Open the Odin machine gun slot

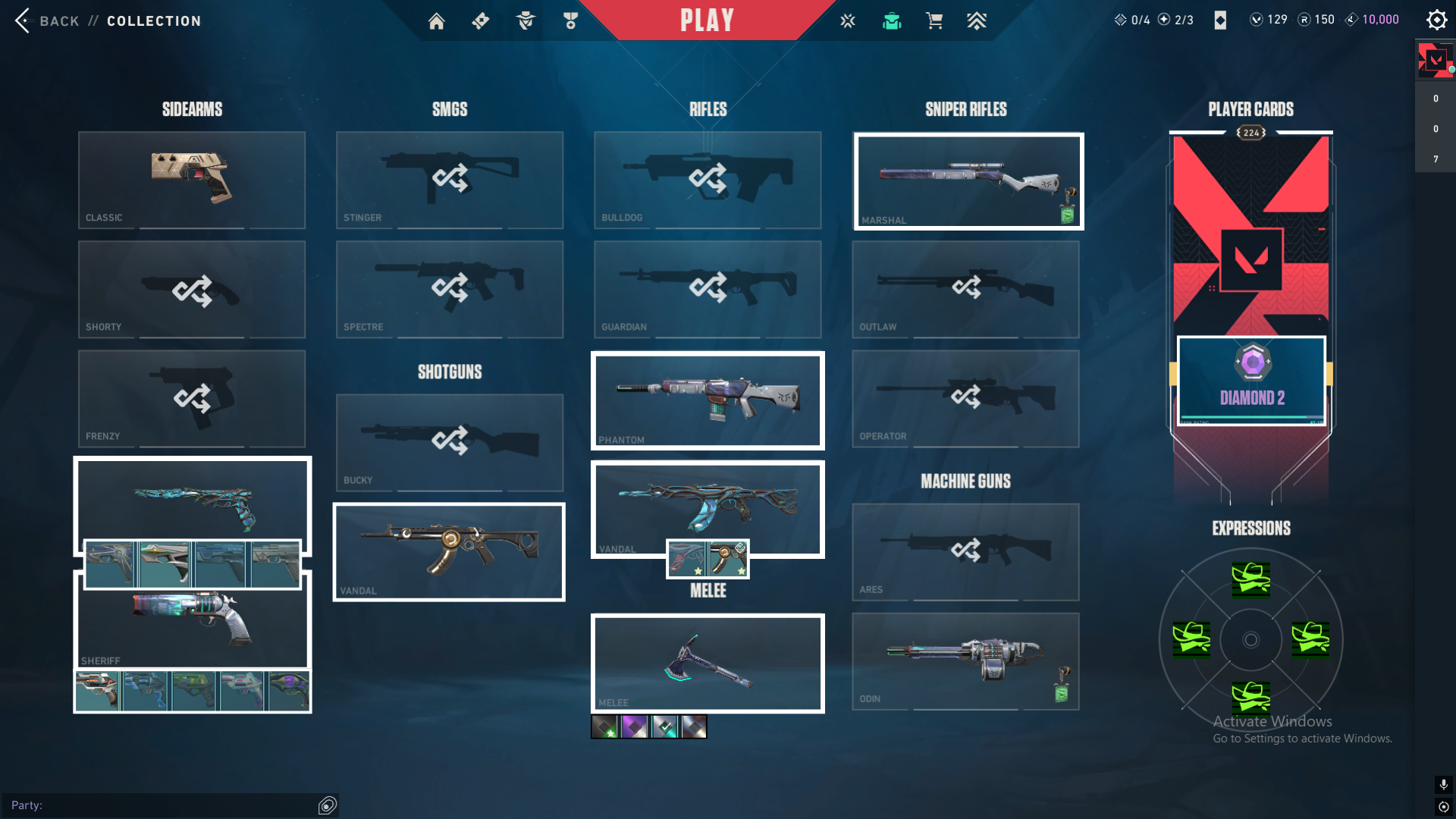coord(965,661)
